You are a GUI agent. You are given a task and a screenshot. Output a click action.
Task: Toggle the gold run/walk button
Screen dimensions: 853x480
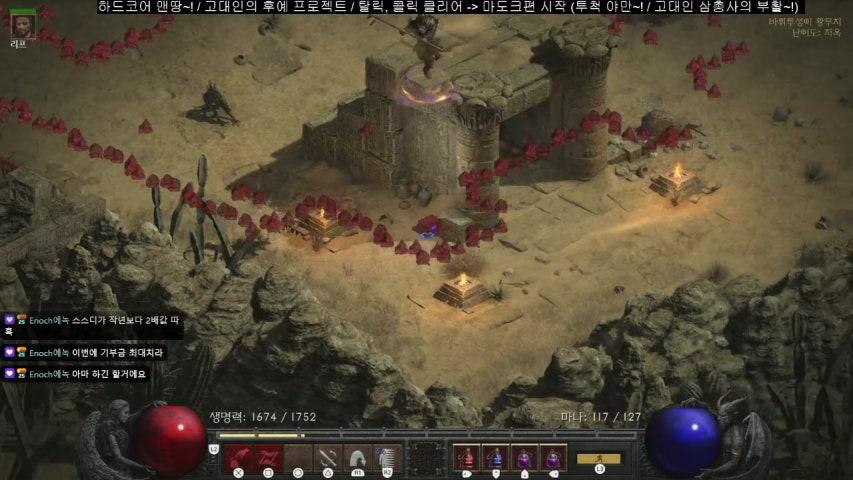598,459
